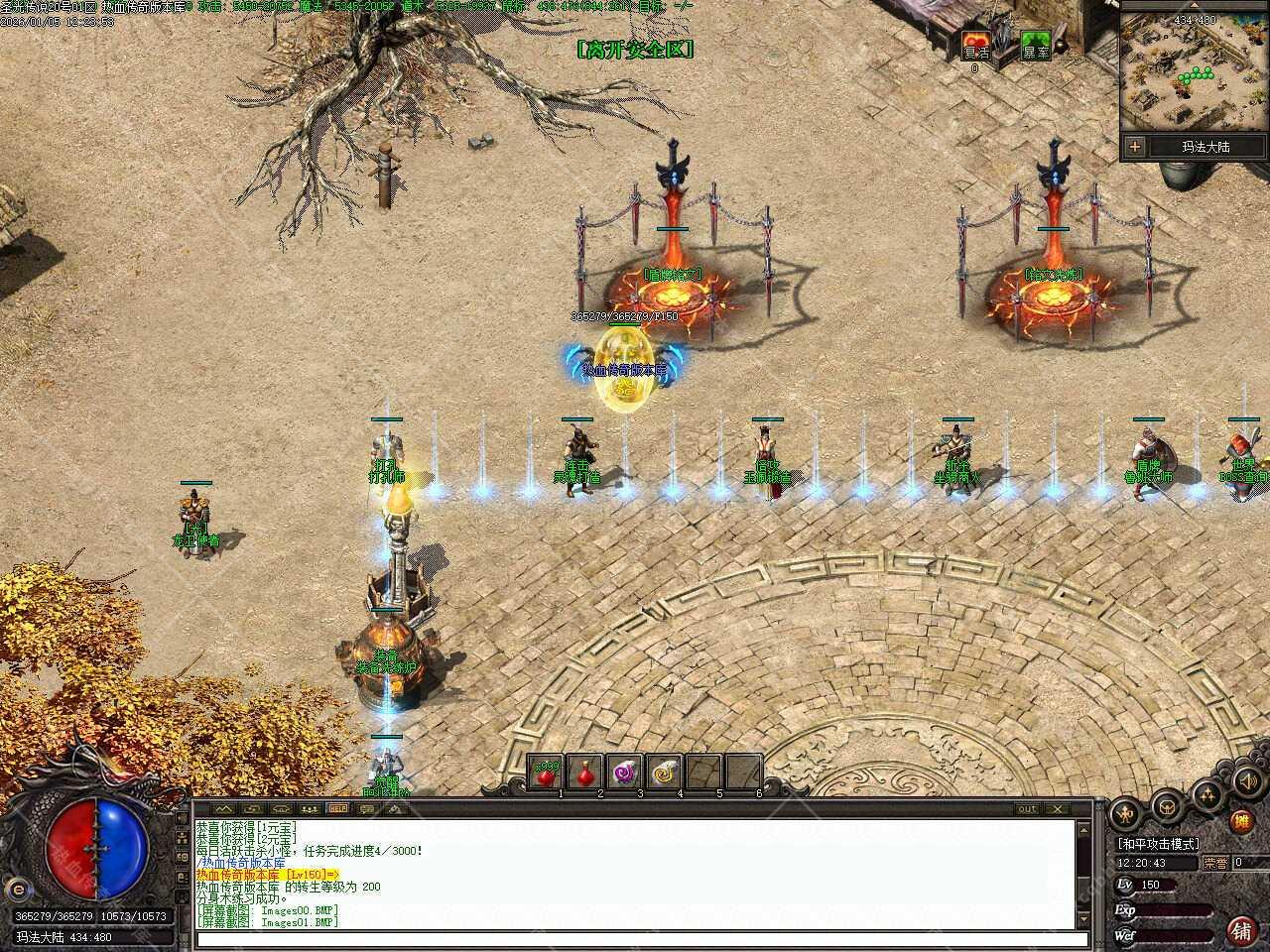Open the 摊 stall button
The width and height of the screenshot is (1270, 952).
[1240, 821]
